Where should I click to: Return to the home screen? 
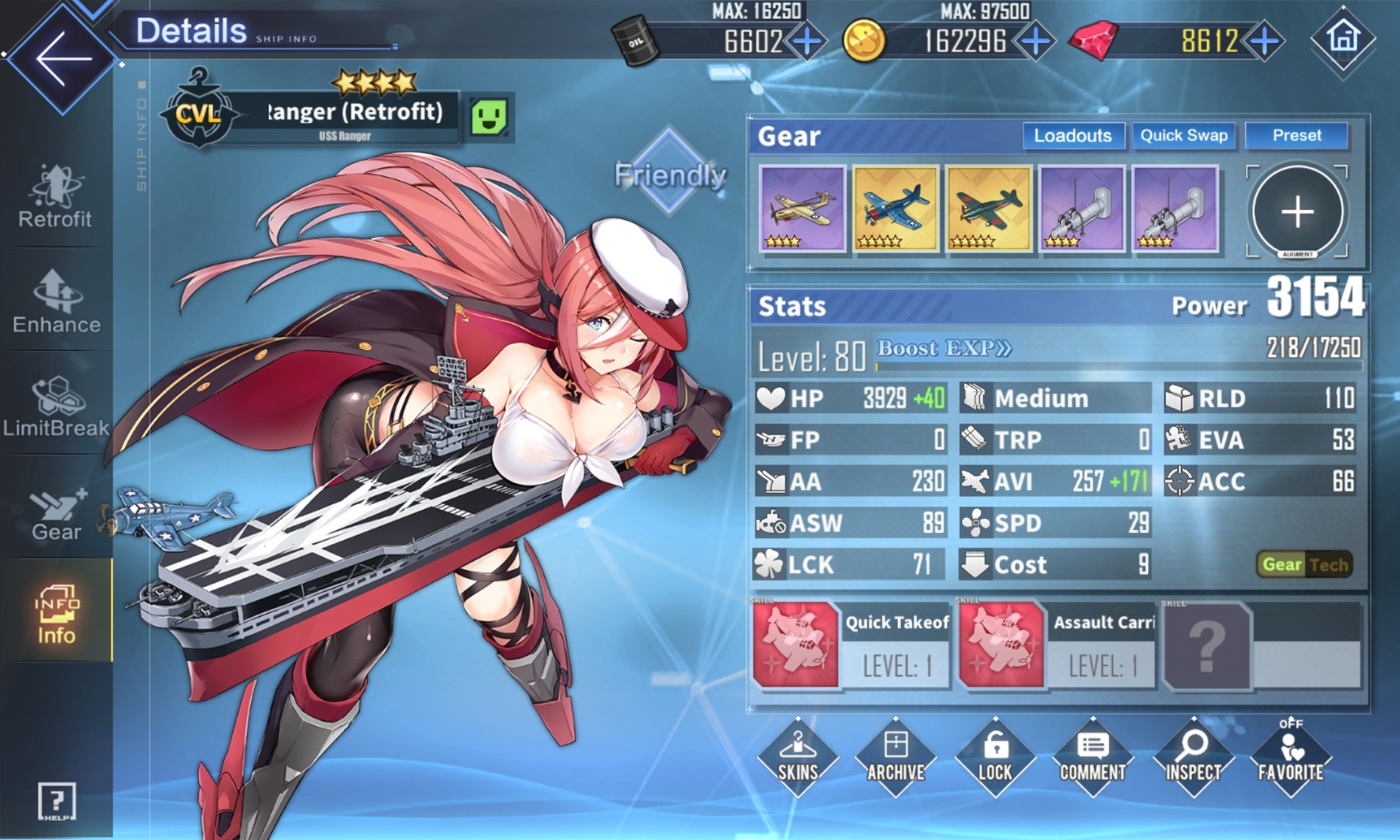pos(1343,38)
